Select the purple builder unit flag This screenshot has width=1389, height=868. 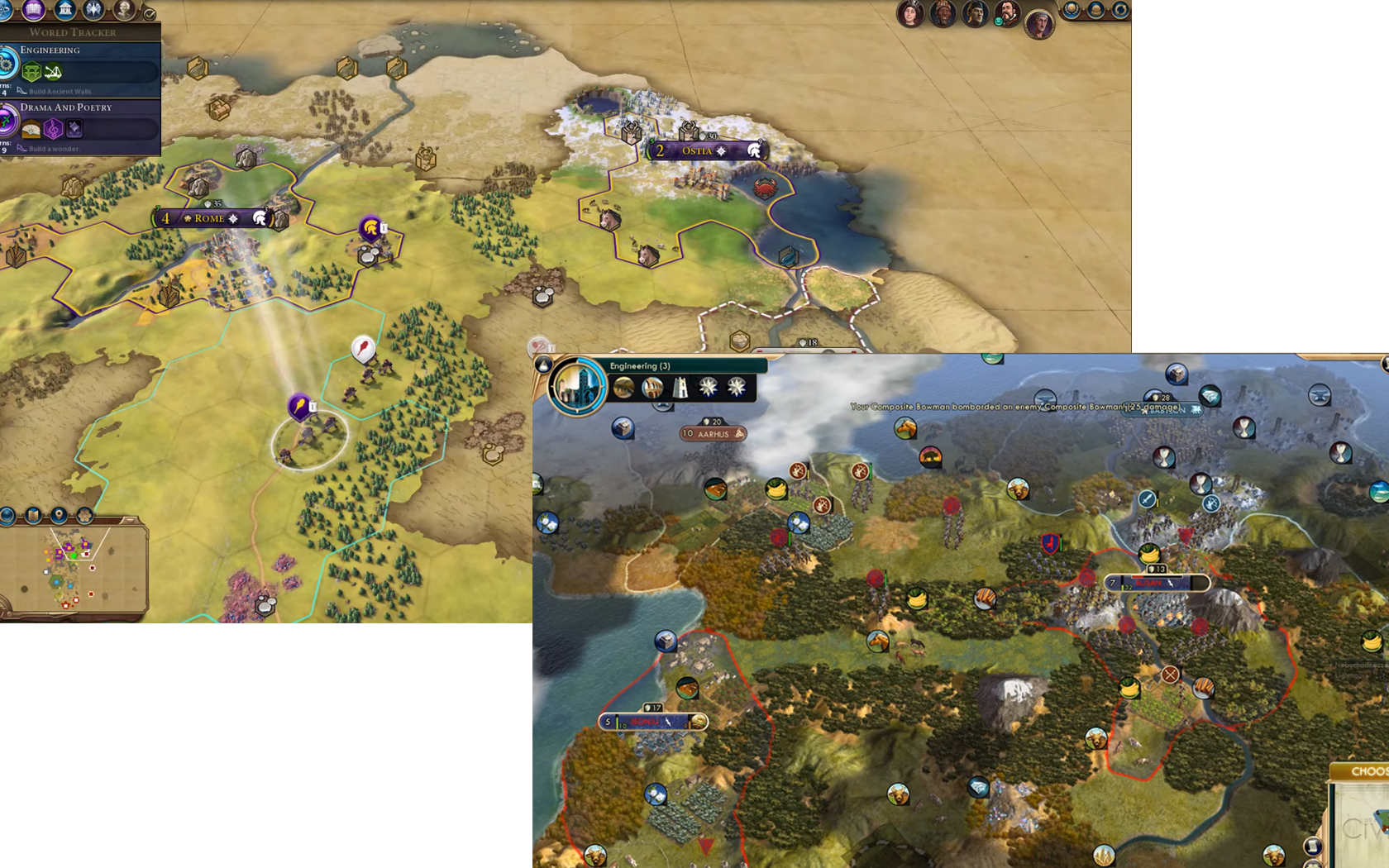pos(299,405)
